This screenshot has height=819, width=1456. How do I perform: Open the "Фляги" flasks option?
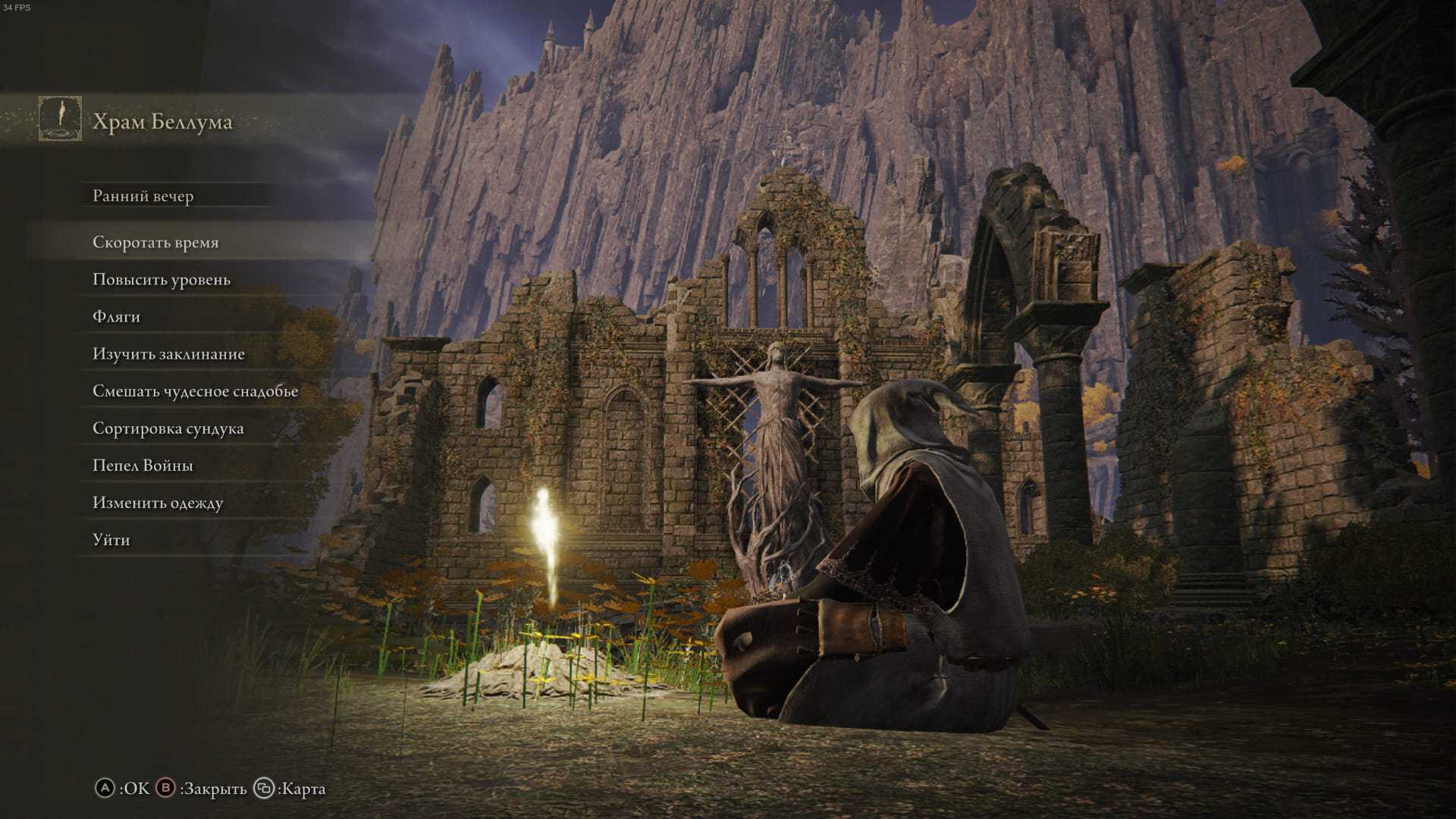pyautogui.click(x=116, y=317)
